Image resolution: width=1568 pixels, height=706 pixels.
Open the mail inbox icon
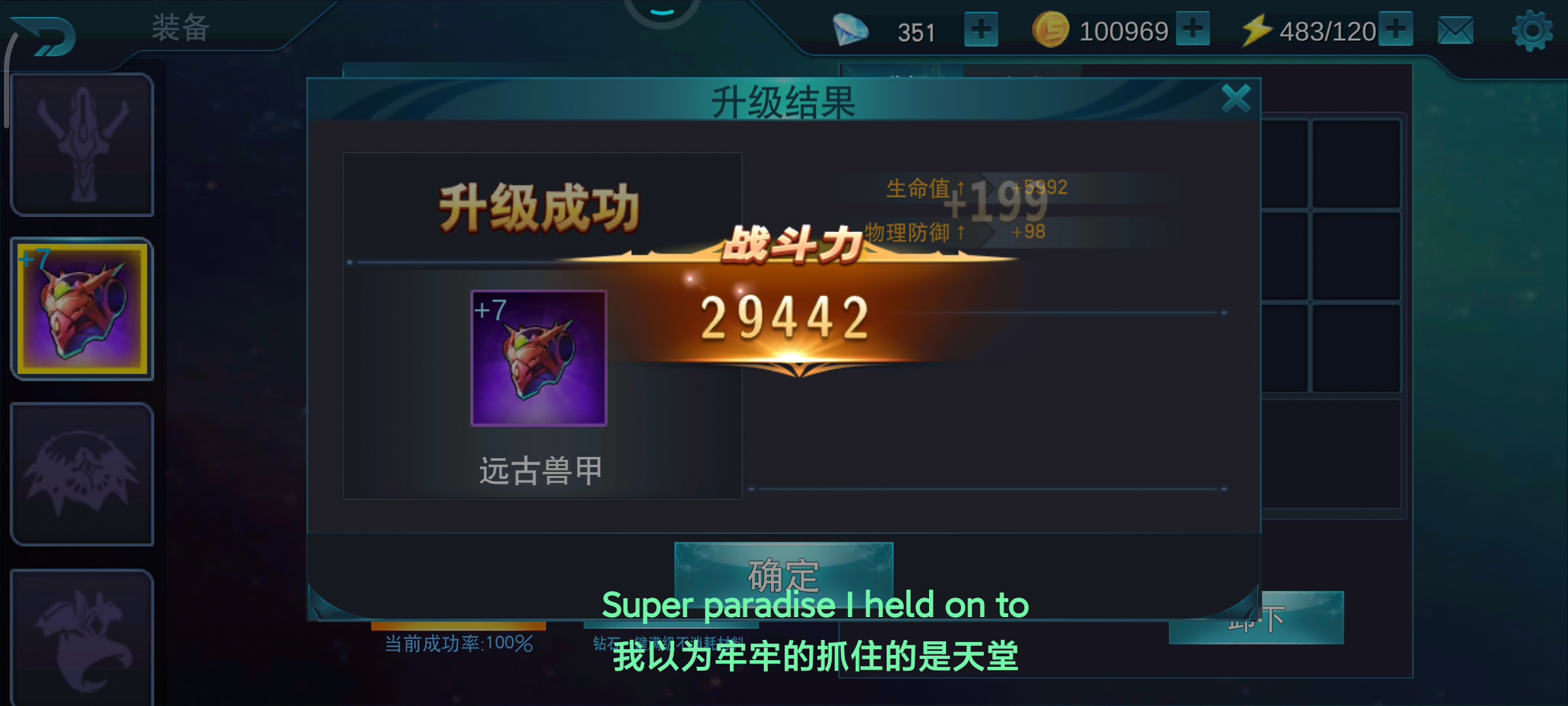tap(1456, 29)
